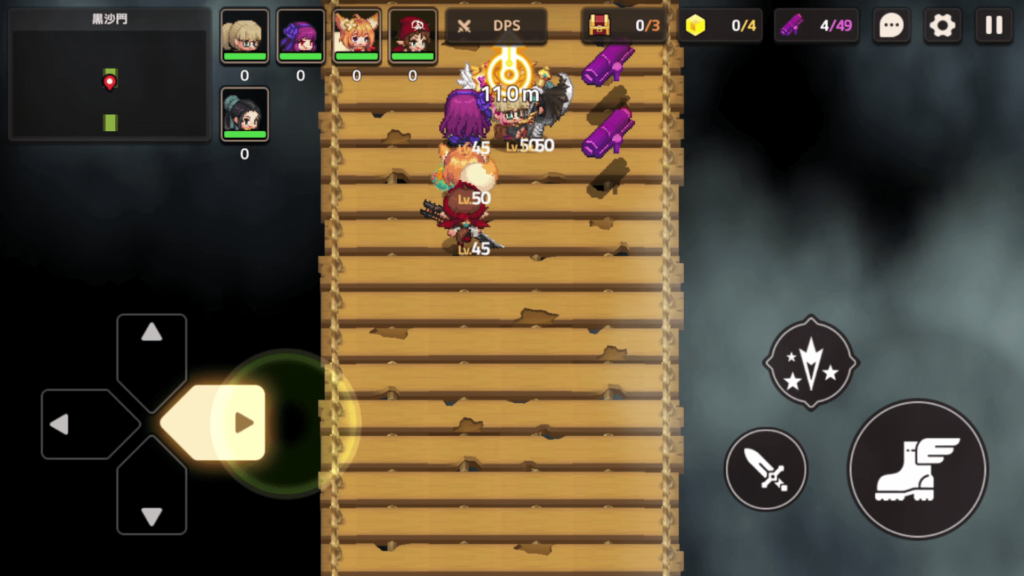
Task: Open the settings gear menu
Action: [942, 25]
